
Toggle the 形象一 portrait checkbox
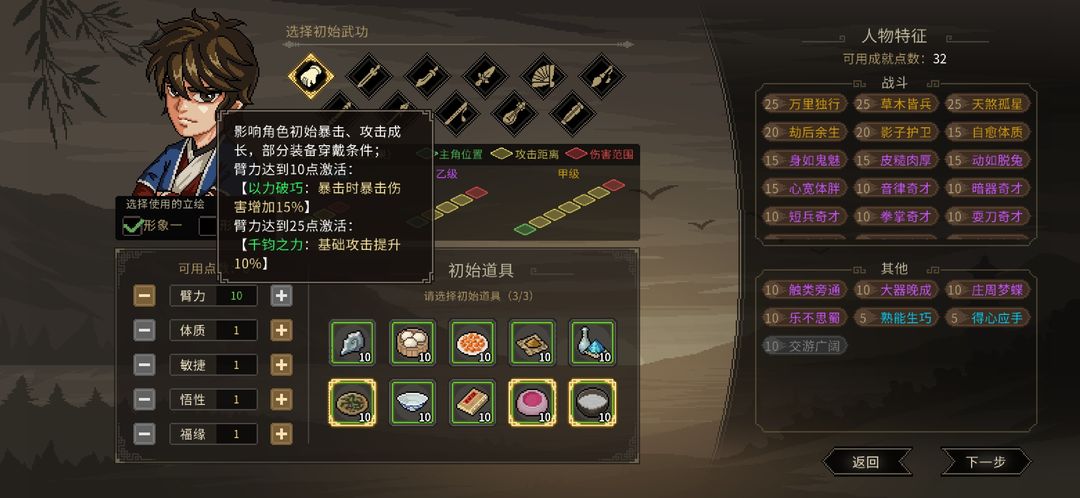pyautogui.click(x=132, y=226)
